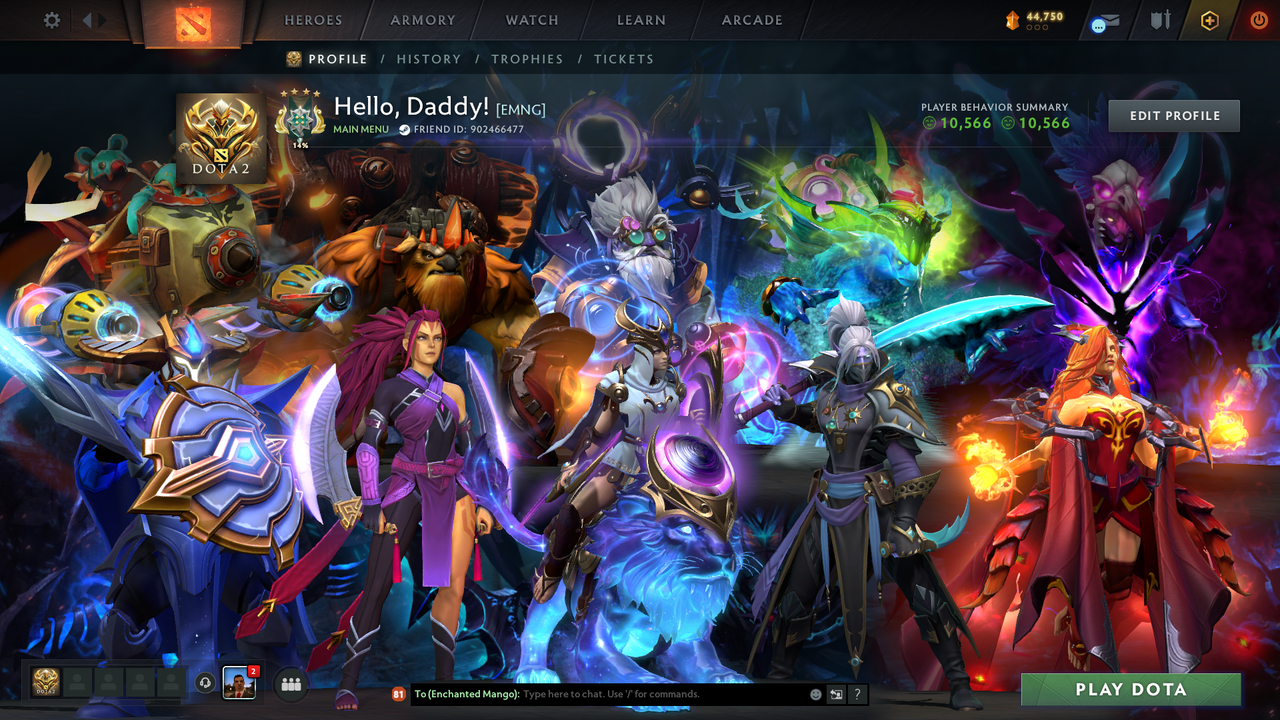The image size is (1280, 720).
Task: Open the ARMORY menu
Action: coord(422,19)
